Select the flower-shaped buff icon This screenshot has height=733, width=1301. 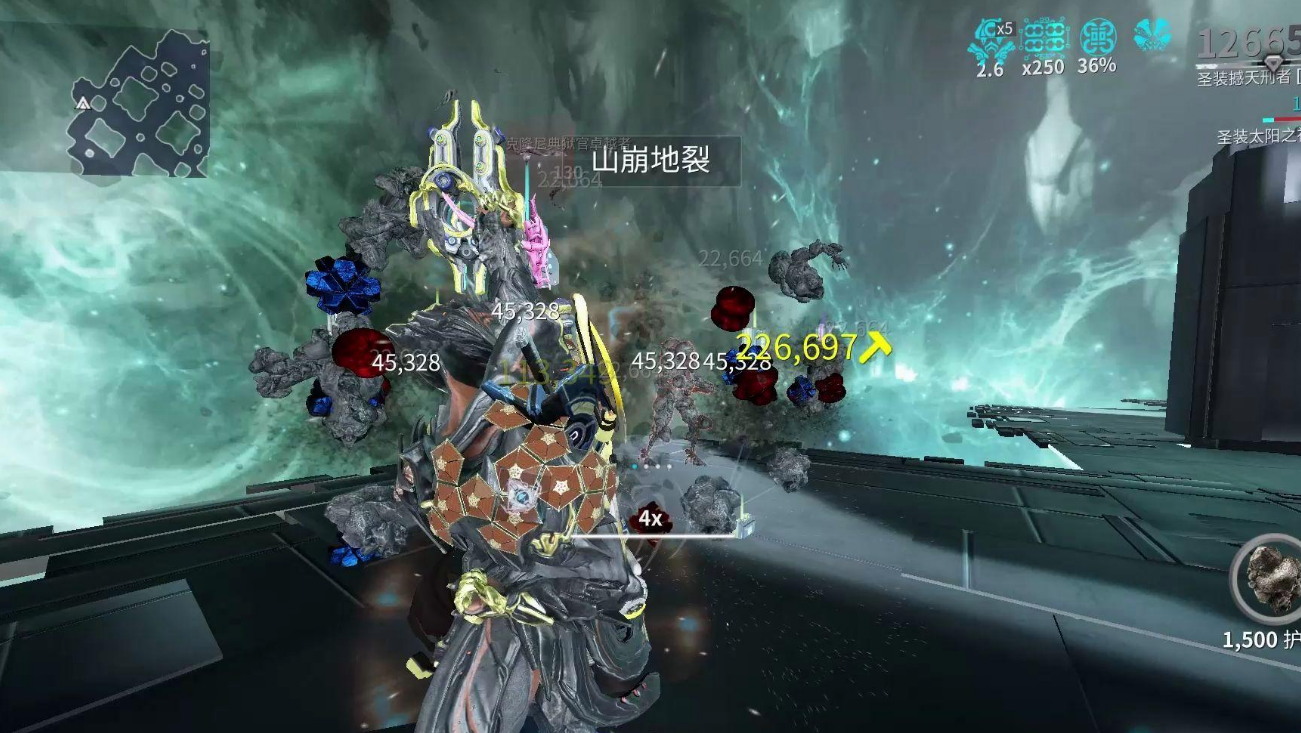click(x=1152, y=36)
